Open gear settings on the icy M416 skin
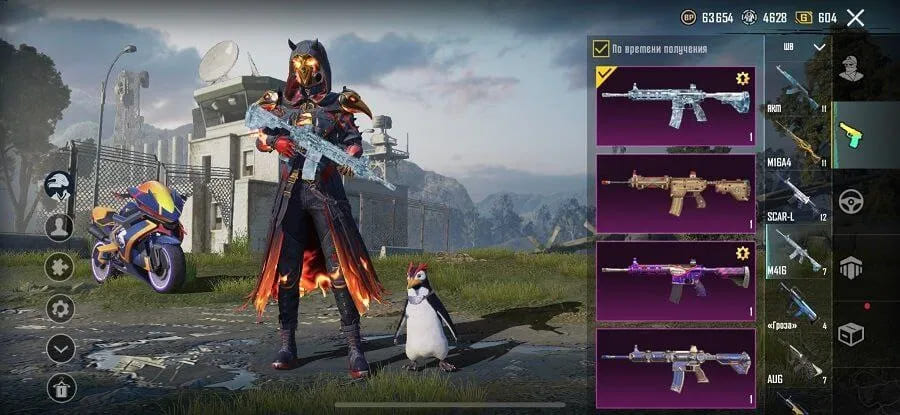The image size is (900, 415). coord(742,79)
